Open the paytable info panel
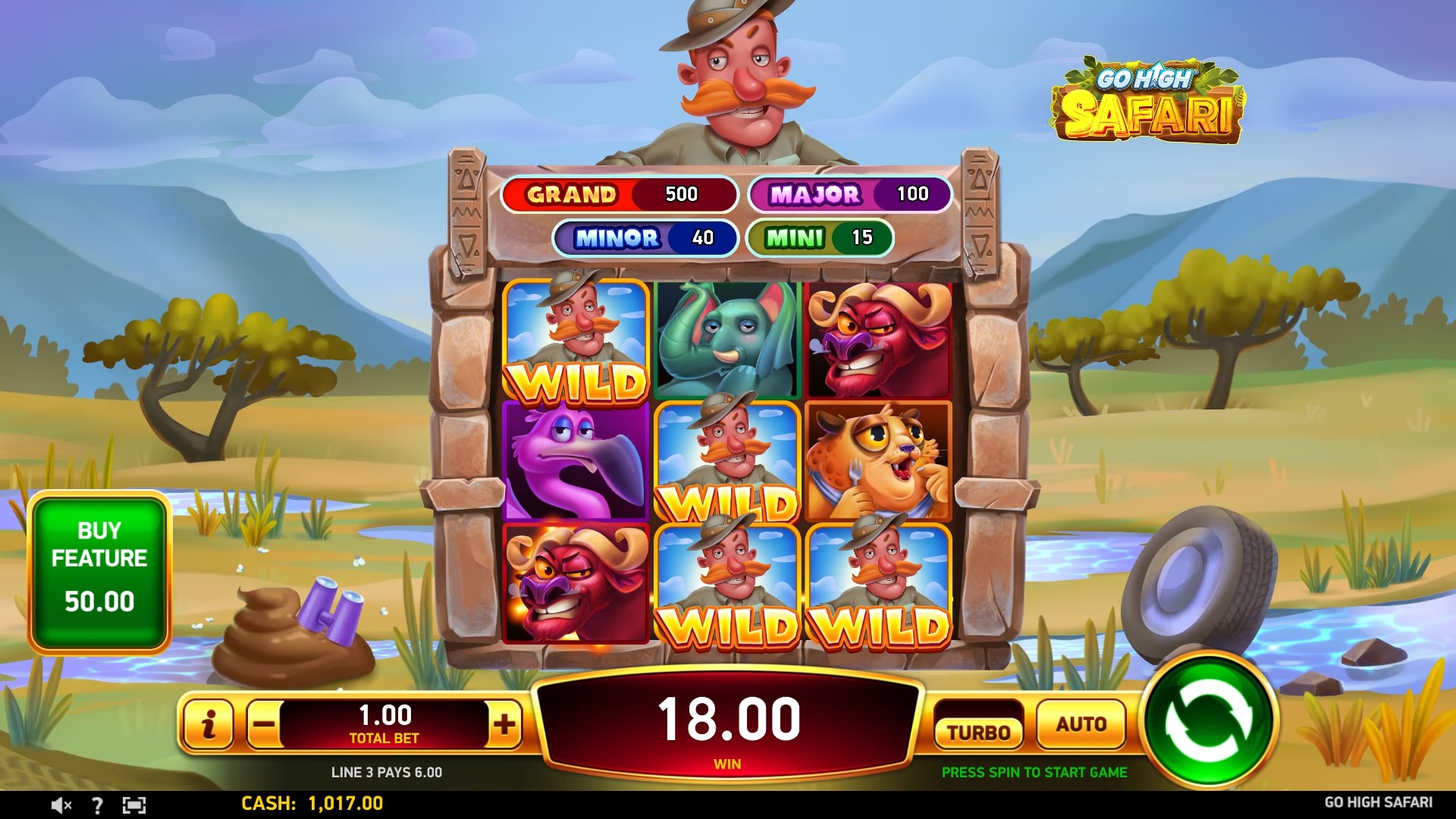1456x819 pixels. [210, 724]
